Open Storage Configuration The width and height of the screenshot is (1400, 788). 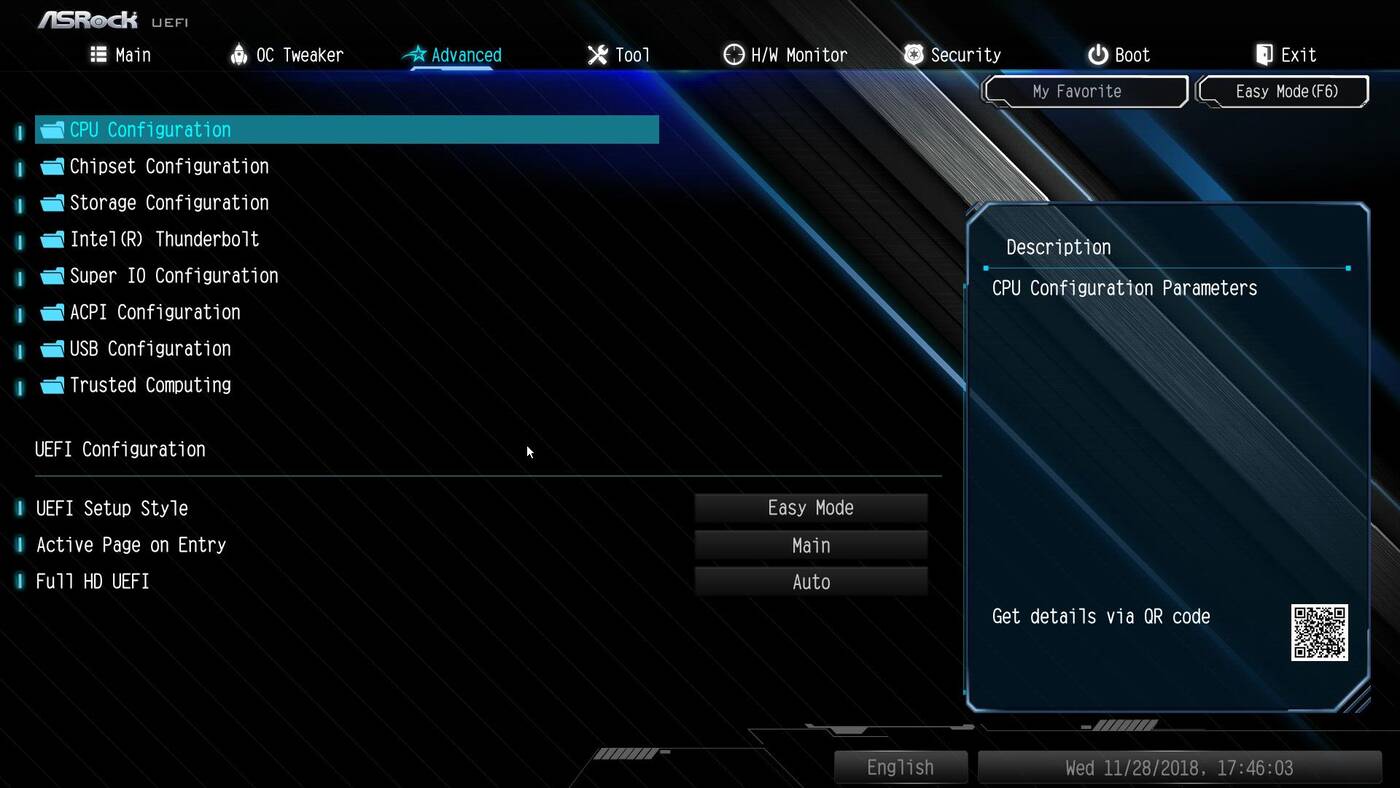(168, 203)
